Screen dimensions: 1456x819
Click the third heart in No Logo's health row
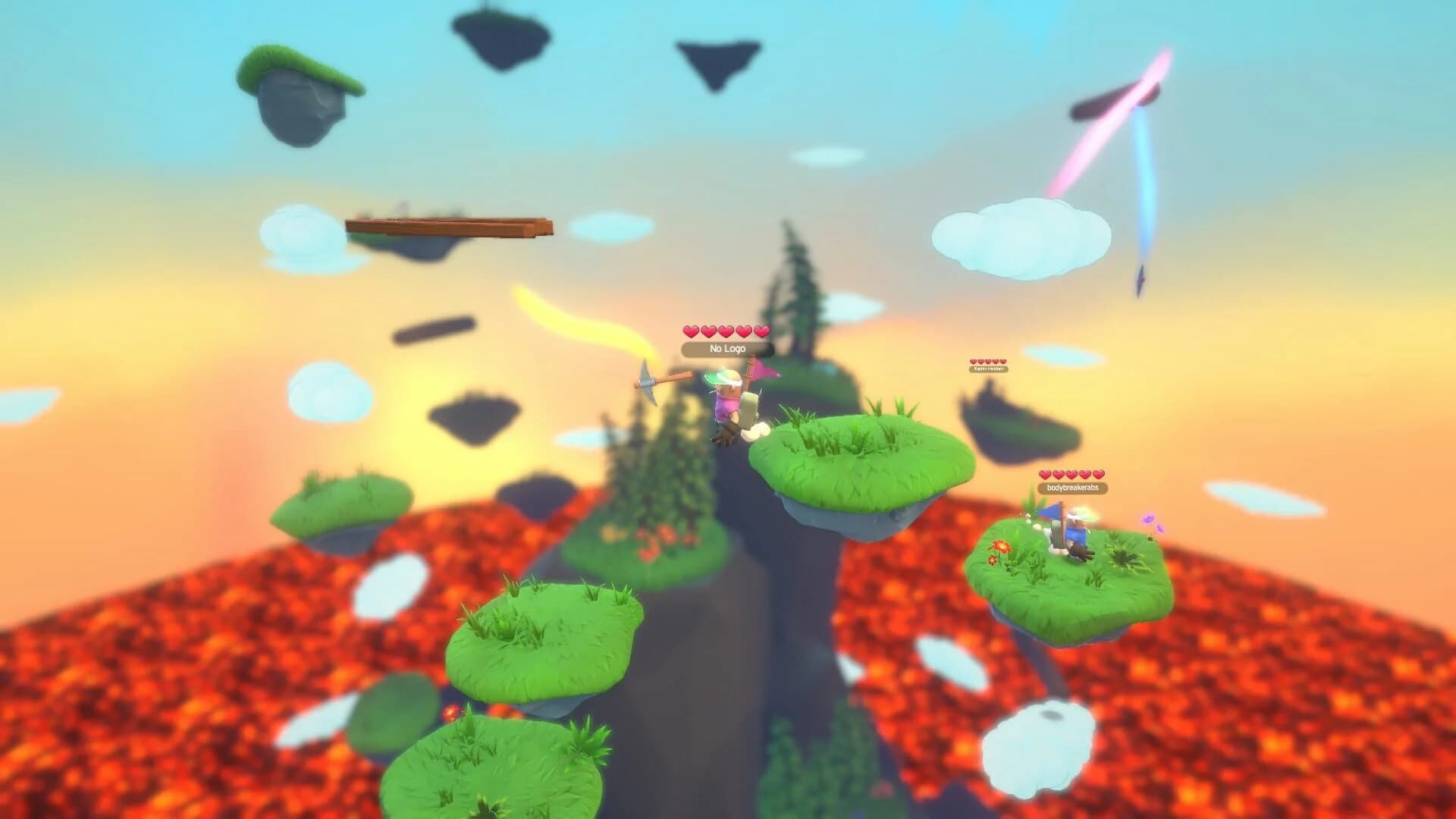(726, 332)
